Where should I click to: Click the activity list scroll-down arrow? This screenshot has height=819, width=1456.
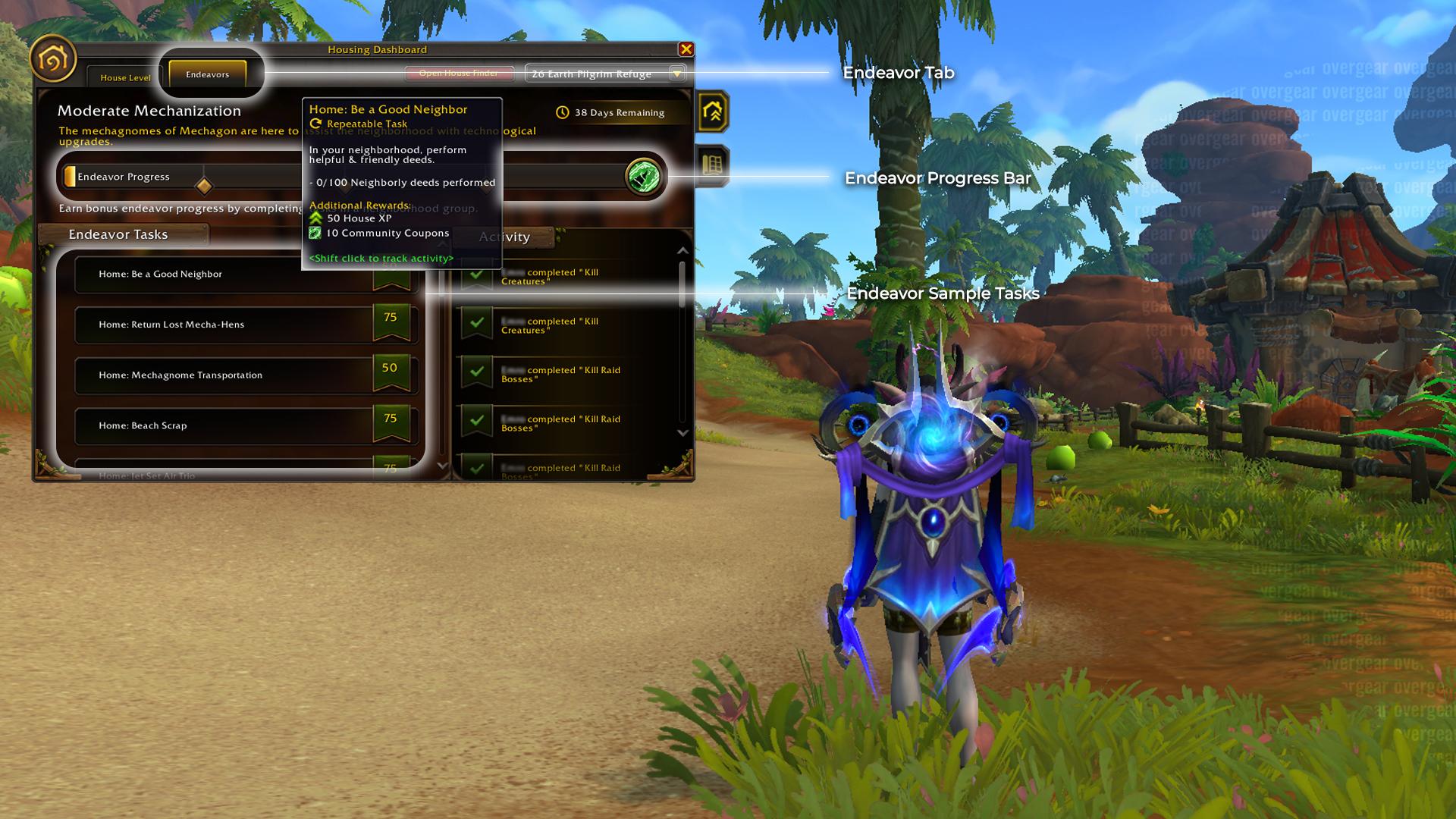click(x=682, y=433)
